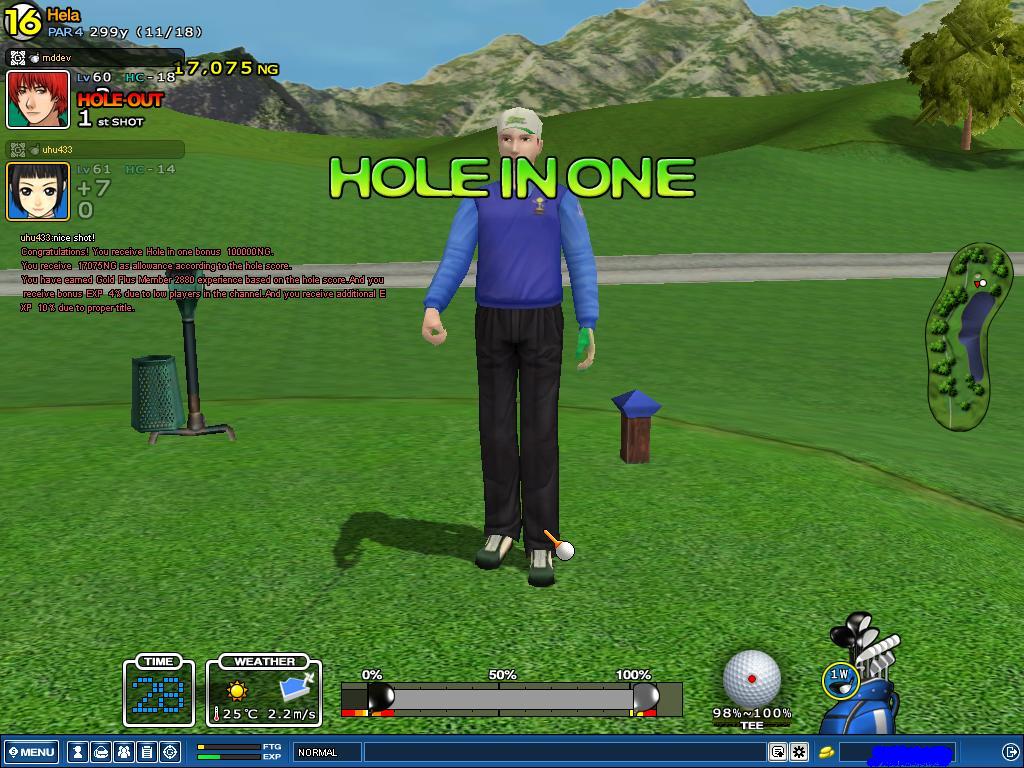Show the group of players icon

[124, 752]
